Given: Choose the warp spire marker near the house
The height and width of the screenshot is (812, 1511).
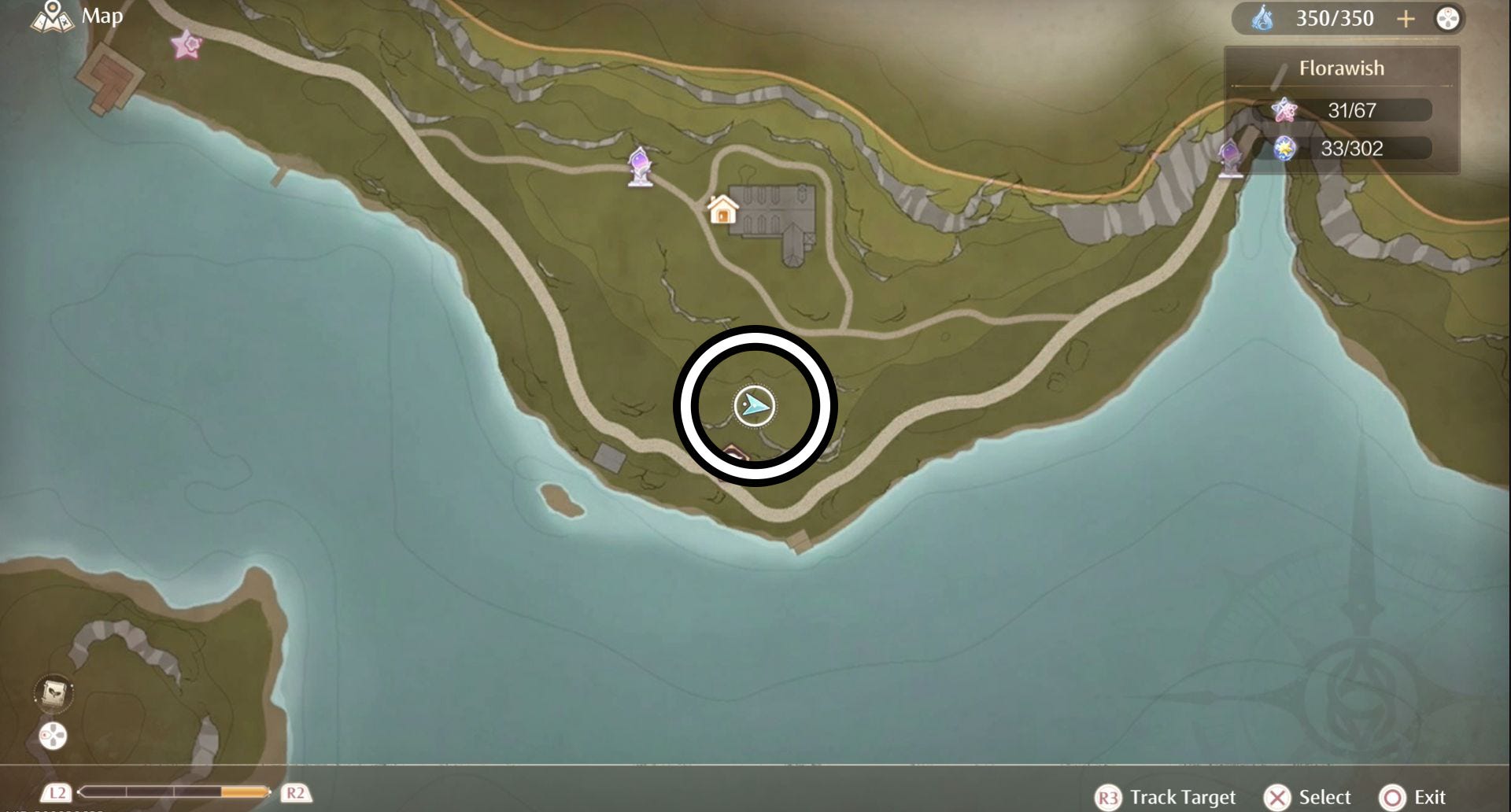Looking at the screenshot, I should coord(640,166).
